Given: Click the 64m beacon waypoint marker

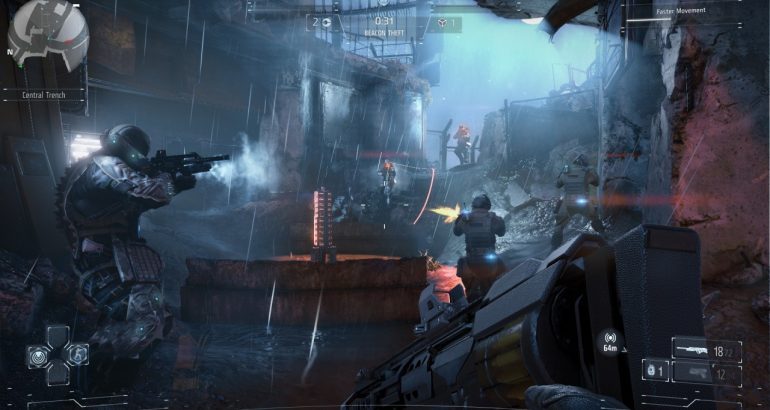Looking at the screenshot, I should 609,342.
